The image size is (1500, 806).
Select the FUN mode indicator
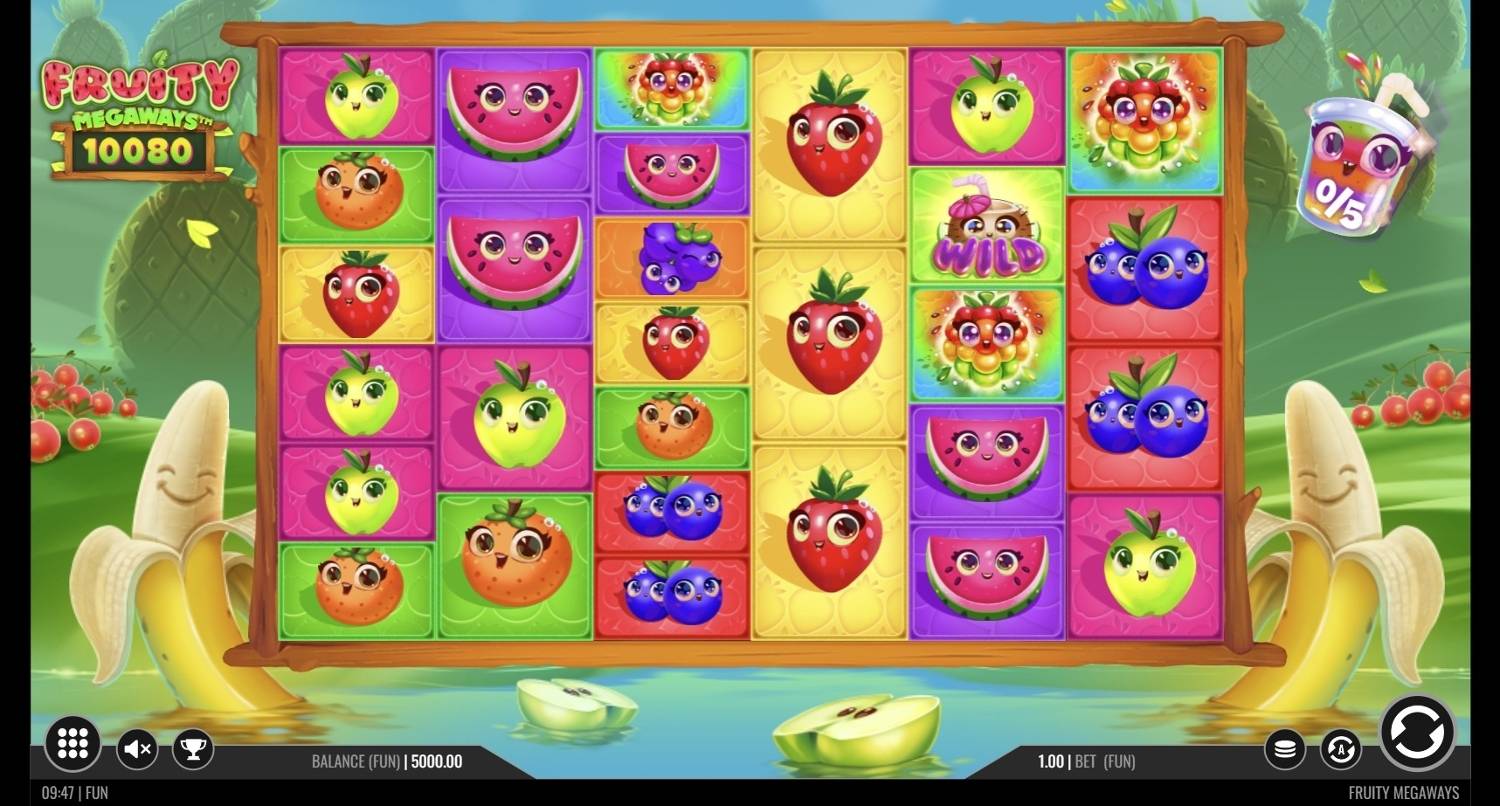point(95,791)
